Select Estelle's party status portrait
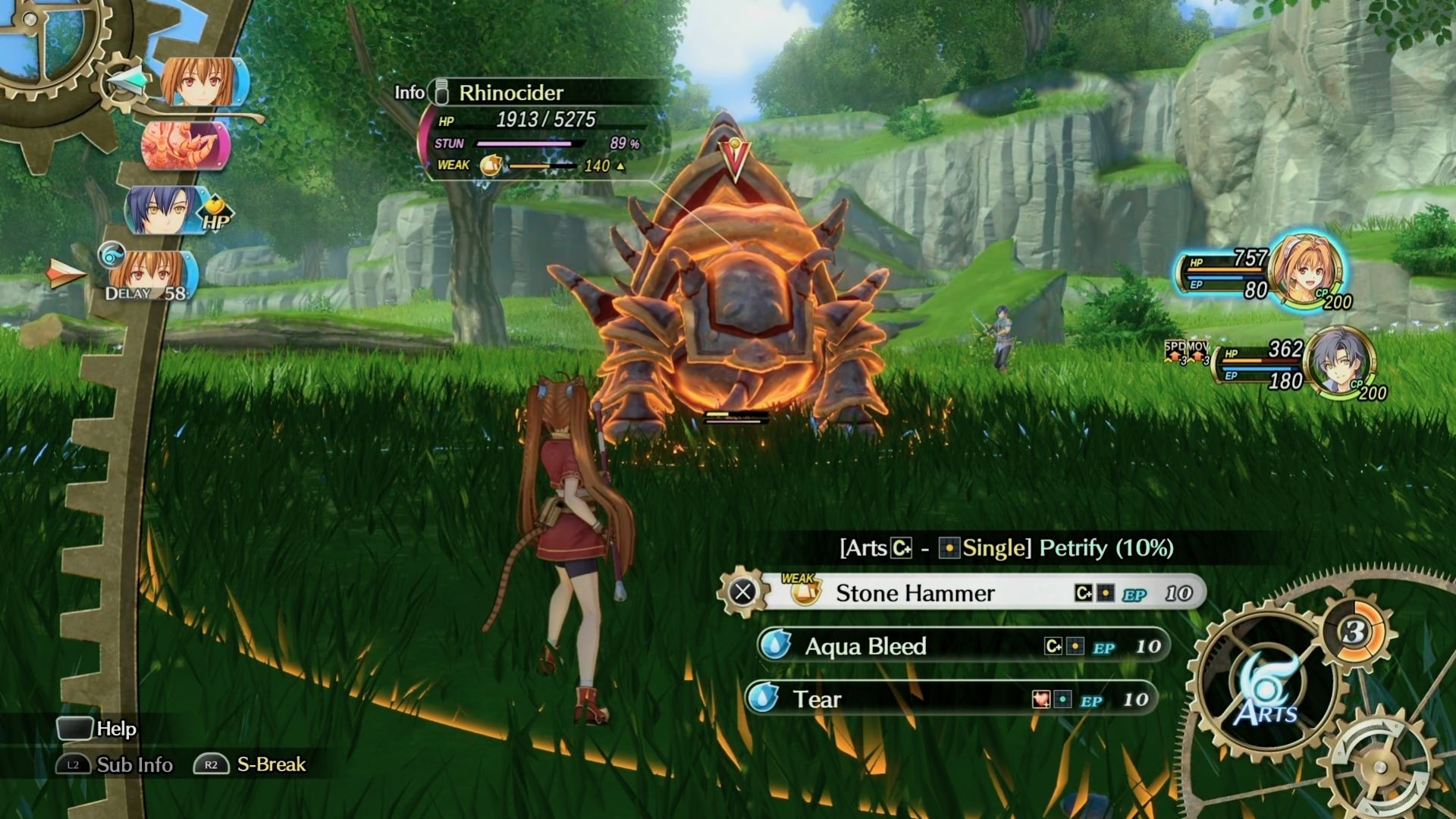Screen dimensions: 1456x819 point(1306,270)
